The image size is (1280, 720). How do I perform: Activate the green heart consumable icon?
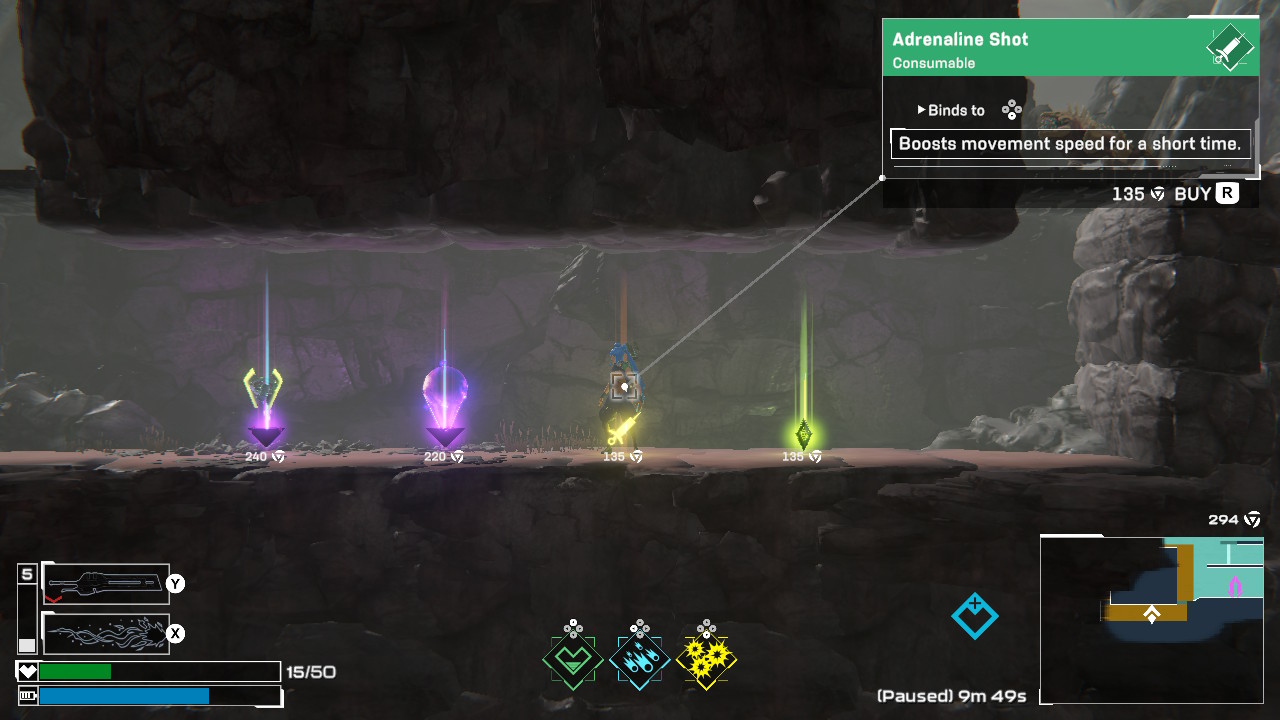[573, 660]
